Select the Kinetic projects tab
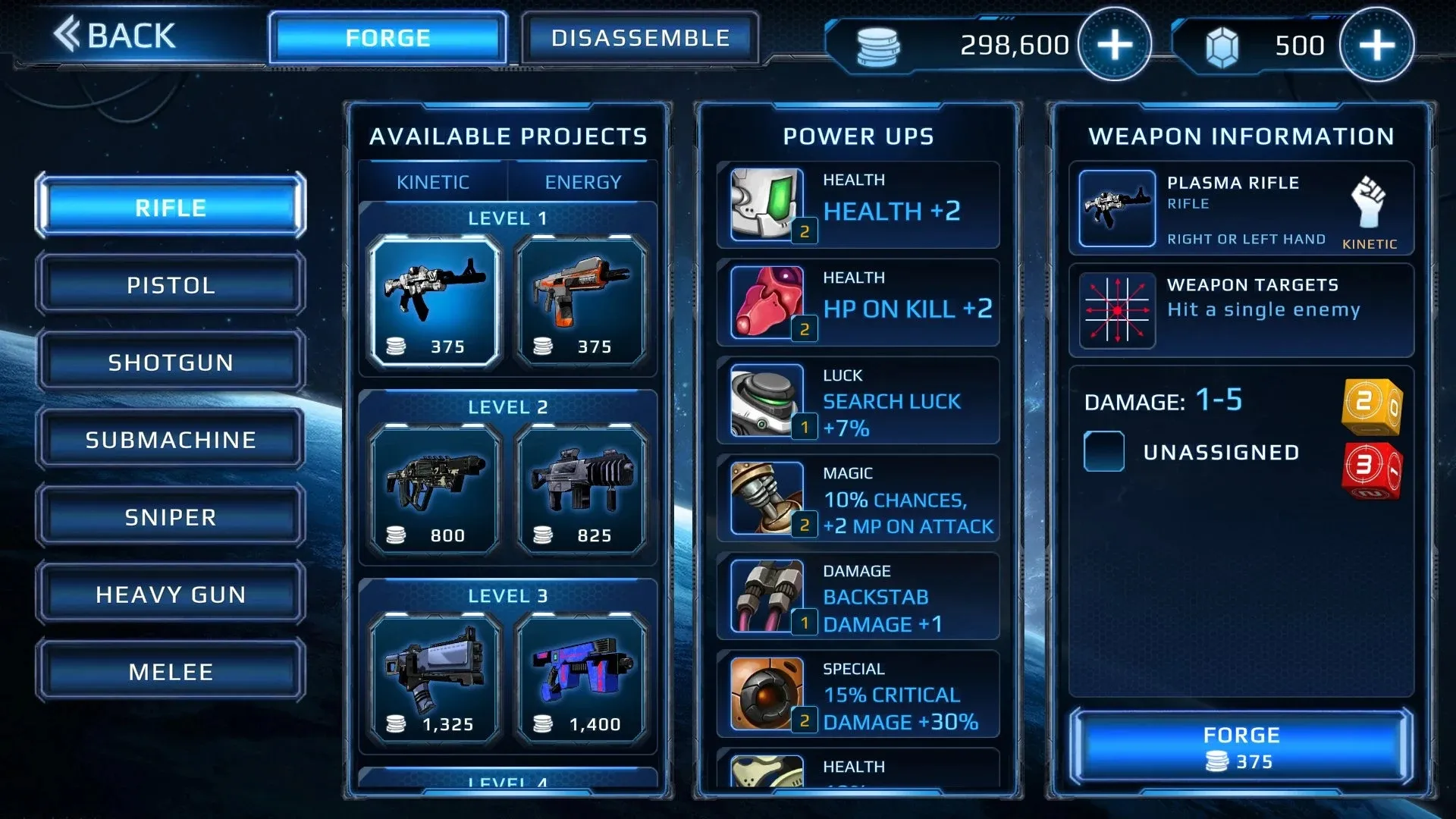Viewport: 1456px width, 819px height. click(433, 182)
